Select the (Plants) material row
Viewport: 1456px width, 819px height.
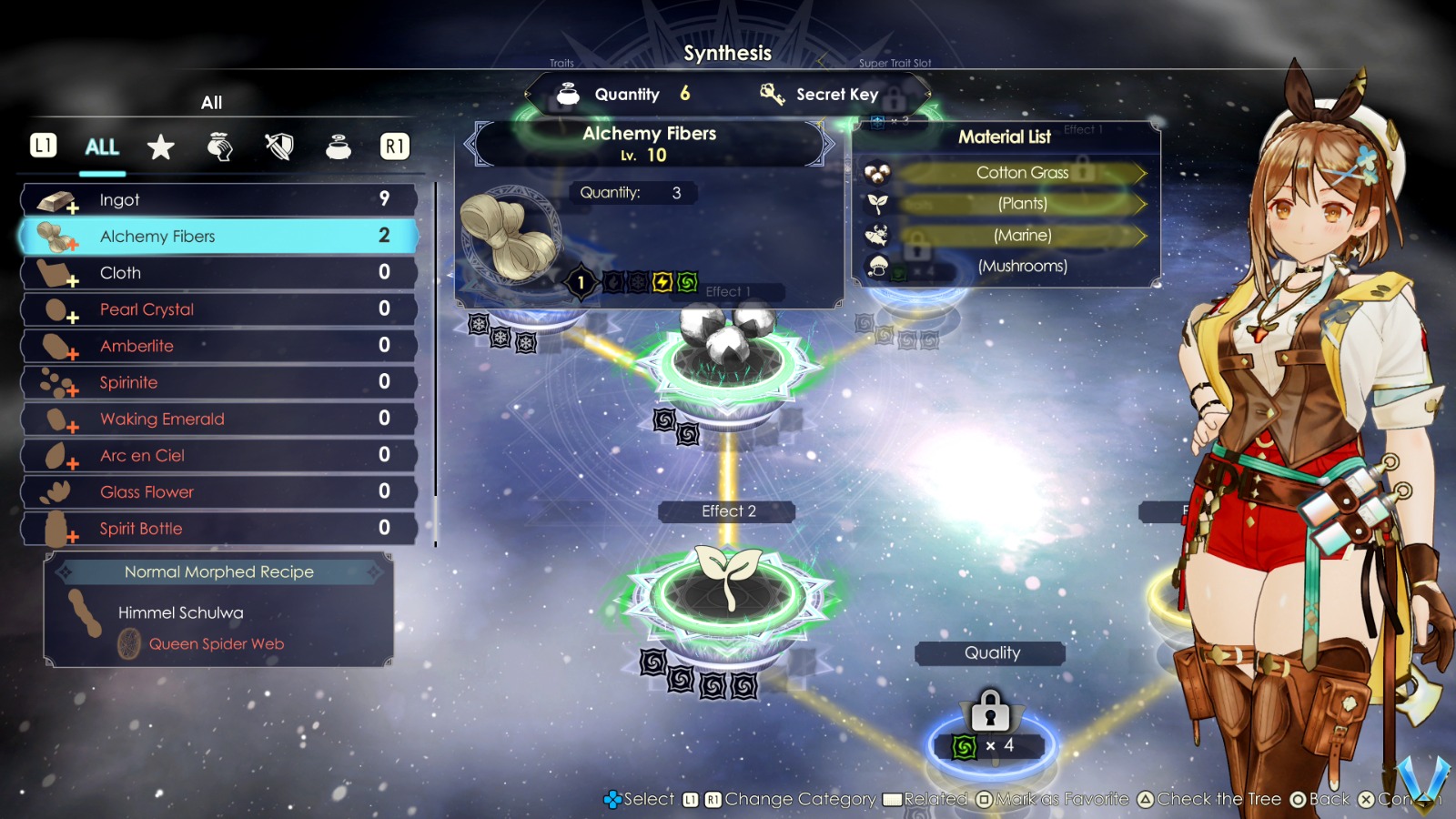click(x=1021, y=204)
